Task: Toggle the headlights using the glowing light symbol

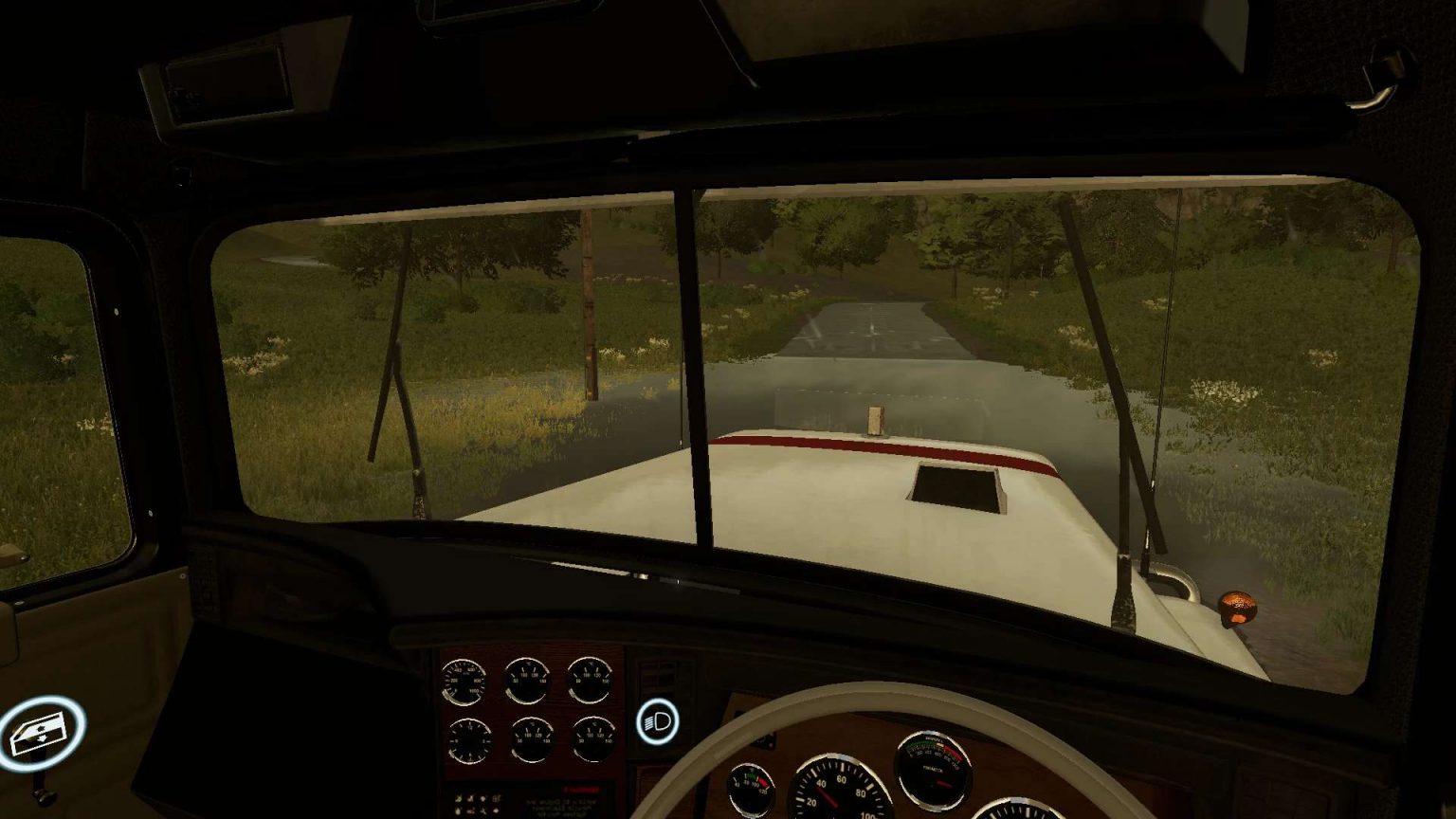Action: click(658, 722)
